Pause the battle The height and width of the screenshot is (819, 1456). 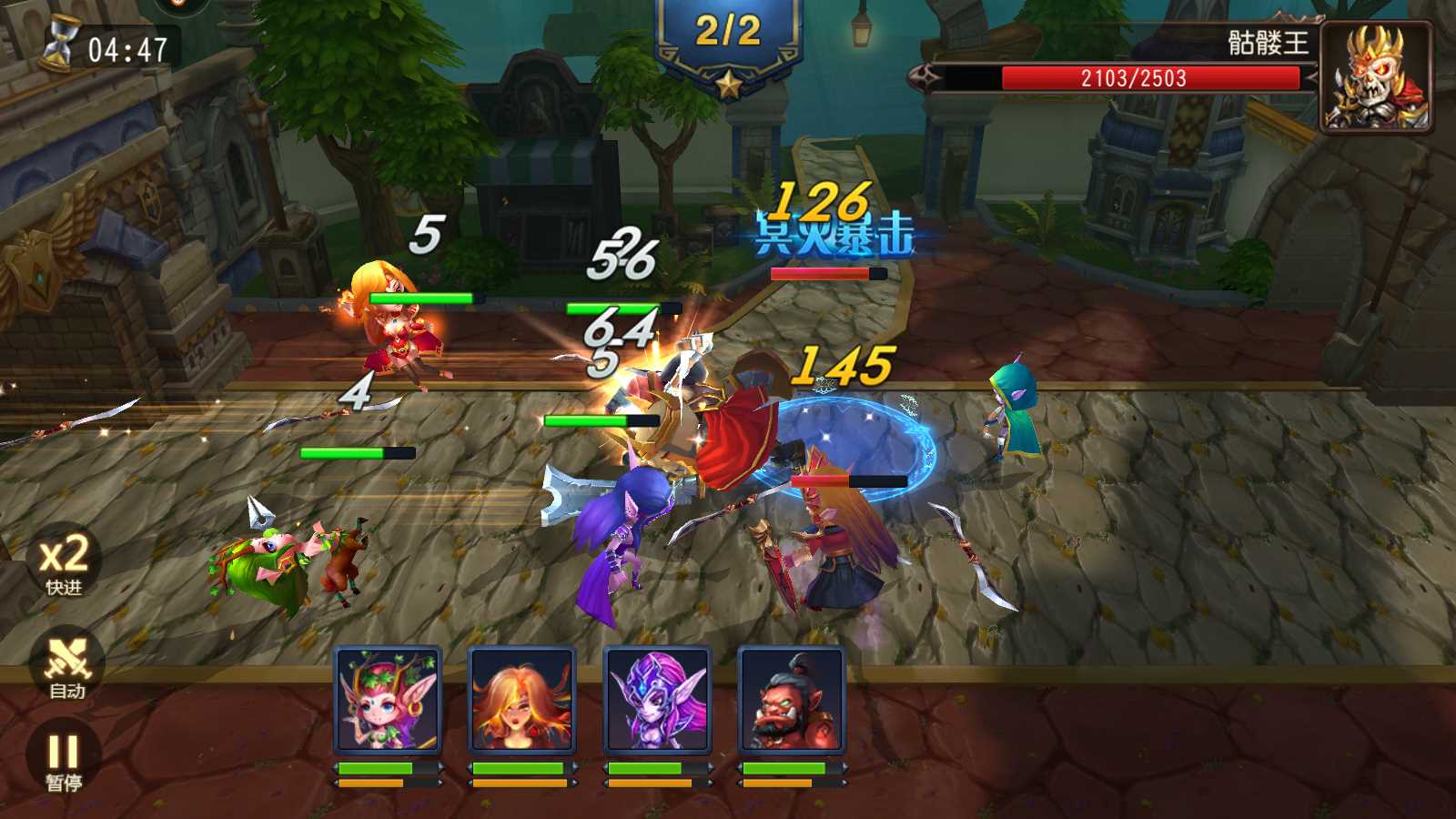coord(64,761)
